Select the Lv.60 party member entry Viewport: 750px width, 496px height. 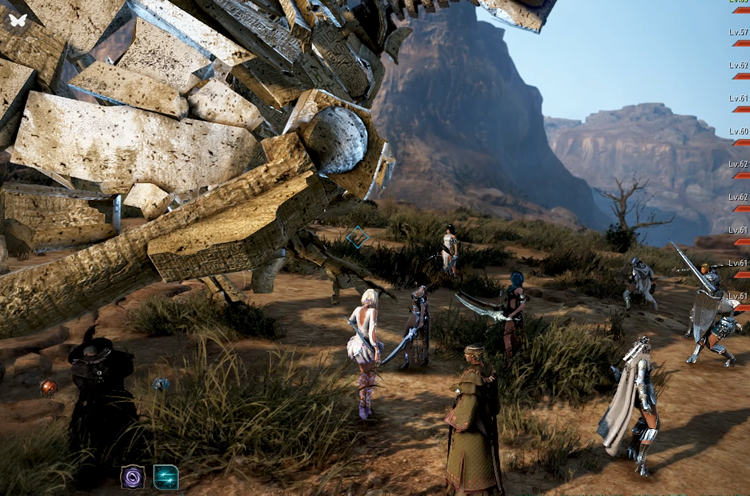point(739,132)
